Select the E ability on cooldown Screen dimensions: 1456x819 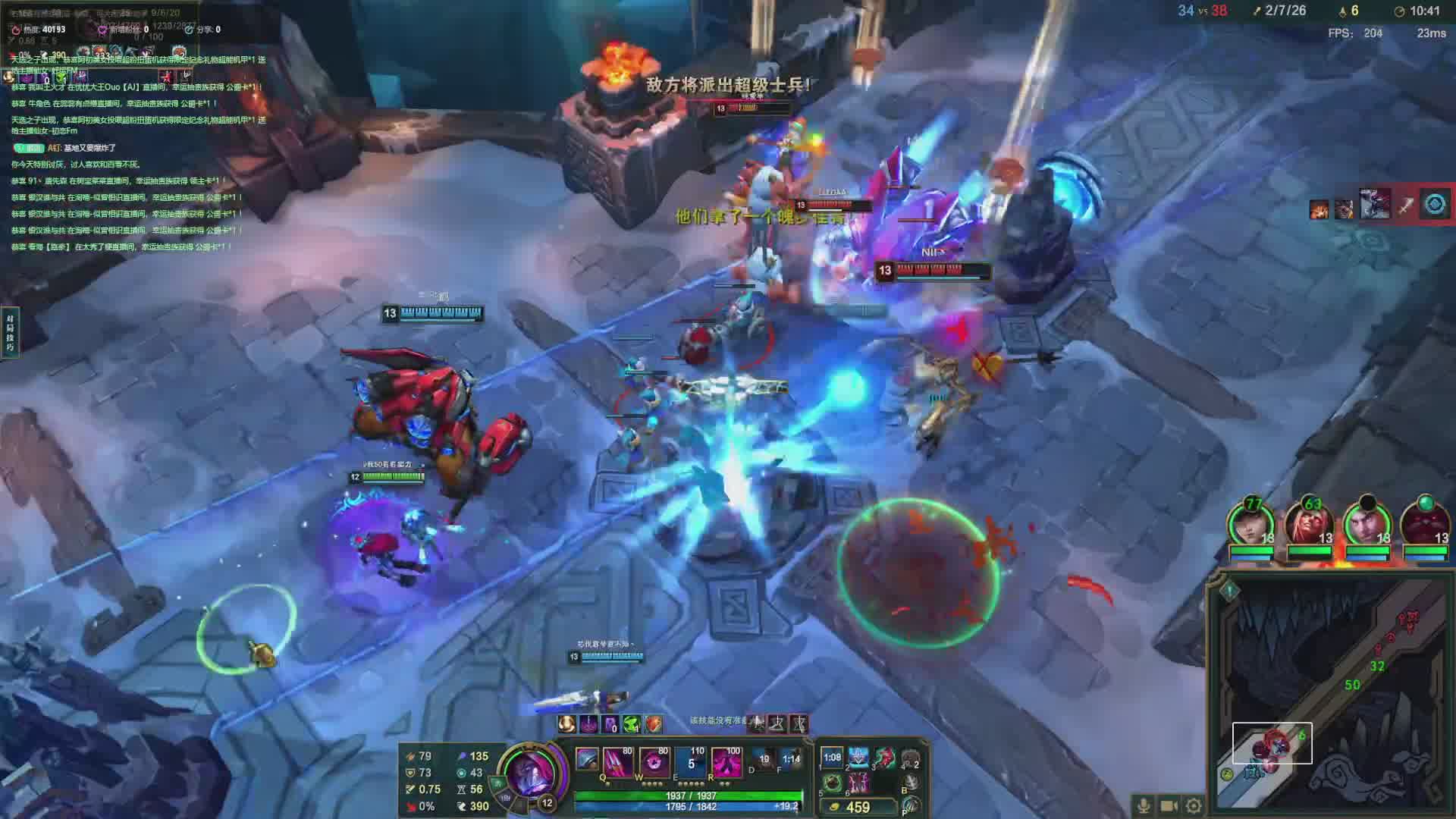691,761
